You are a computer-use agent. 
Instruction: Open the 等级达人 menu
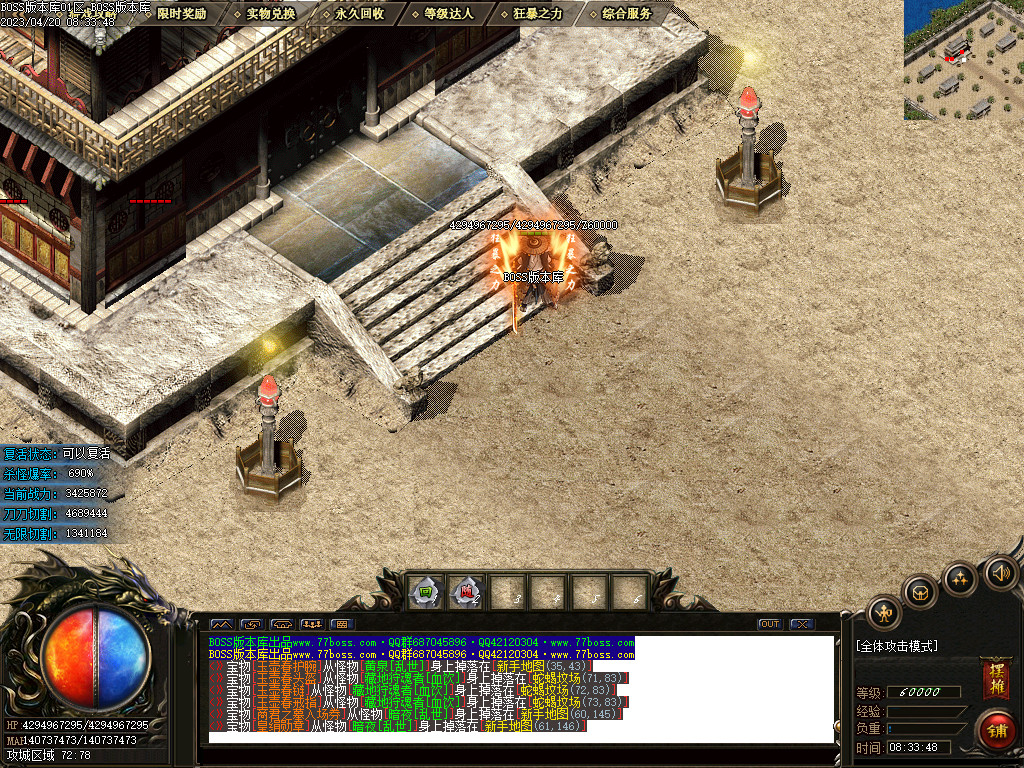coord(448,14)
